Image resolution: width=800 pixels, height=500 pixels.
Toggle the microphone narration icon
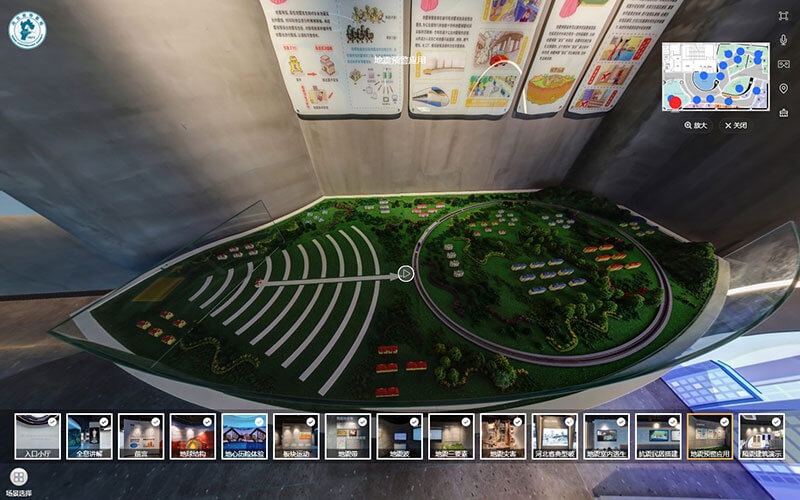click(784, 40)
